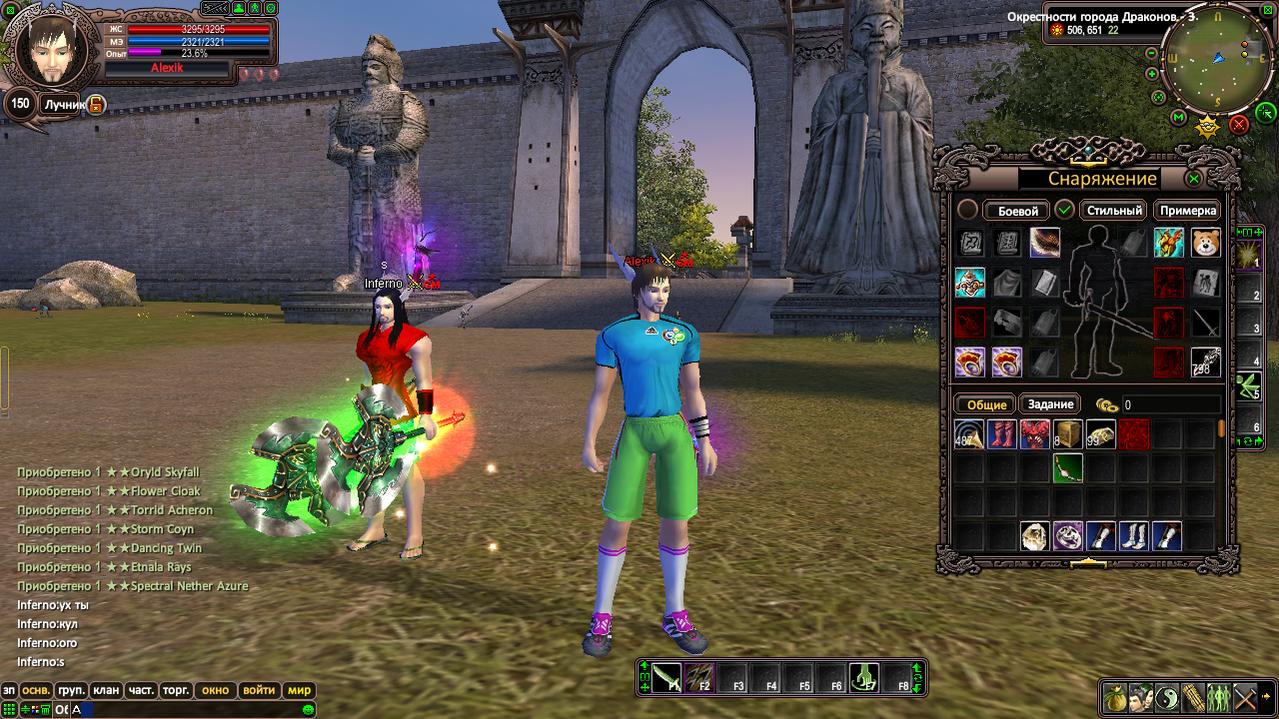
Task: Open the Примерка fitting view
Action: 1188,211
